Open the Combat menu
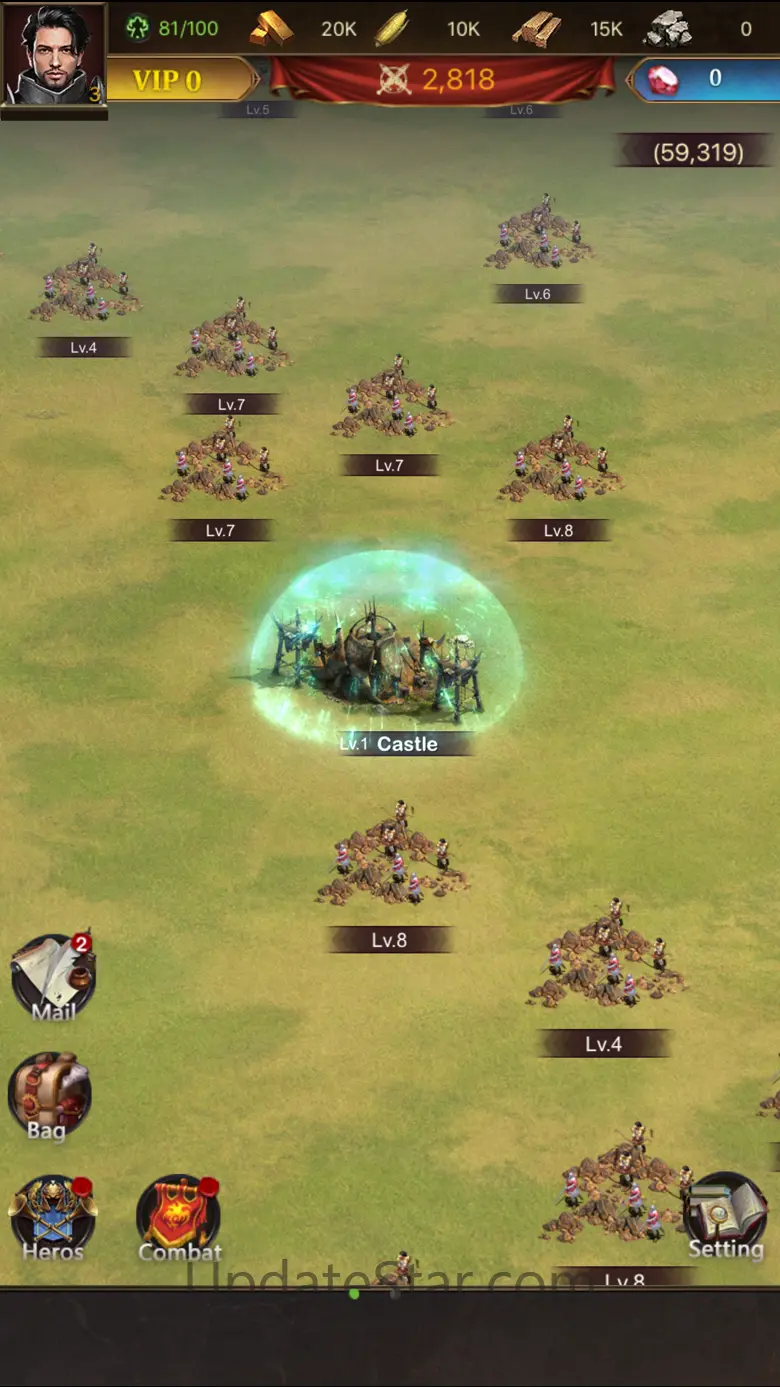The width and height of the screenshot is (780, 1387). [179, 1216]
